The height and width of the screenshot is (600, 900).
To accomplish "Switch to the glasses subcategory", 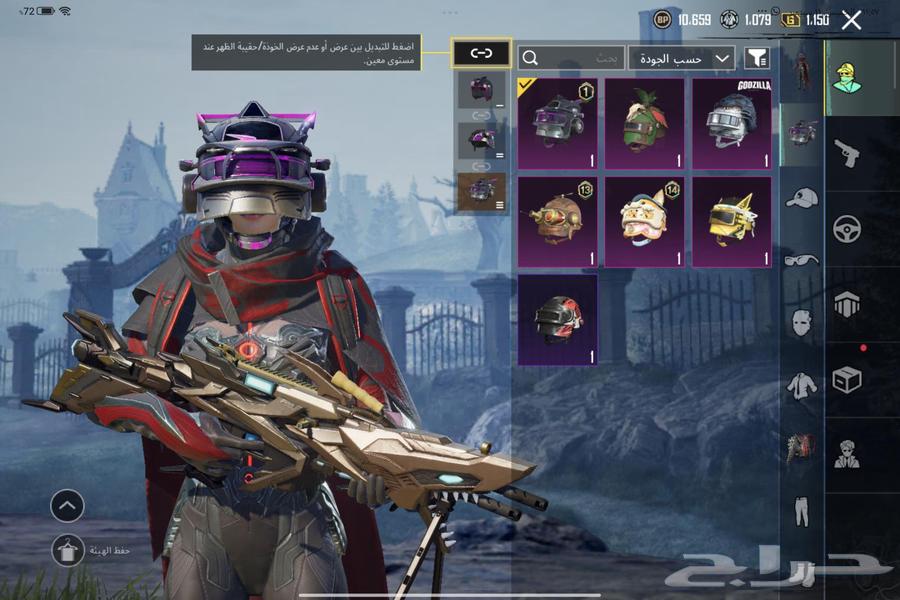I will pyautogui.click(x=801, y=260).
